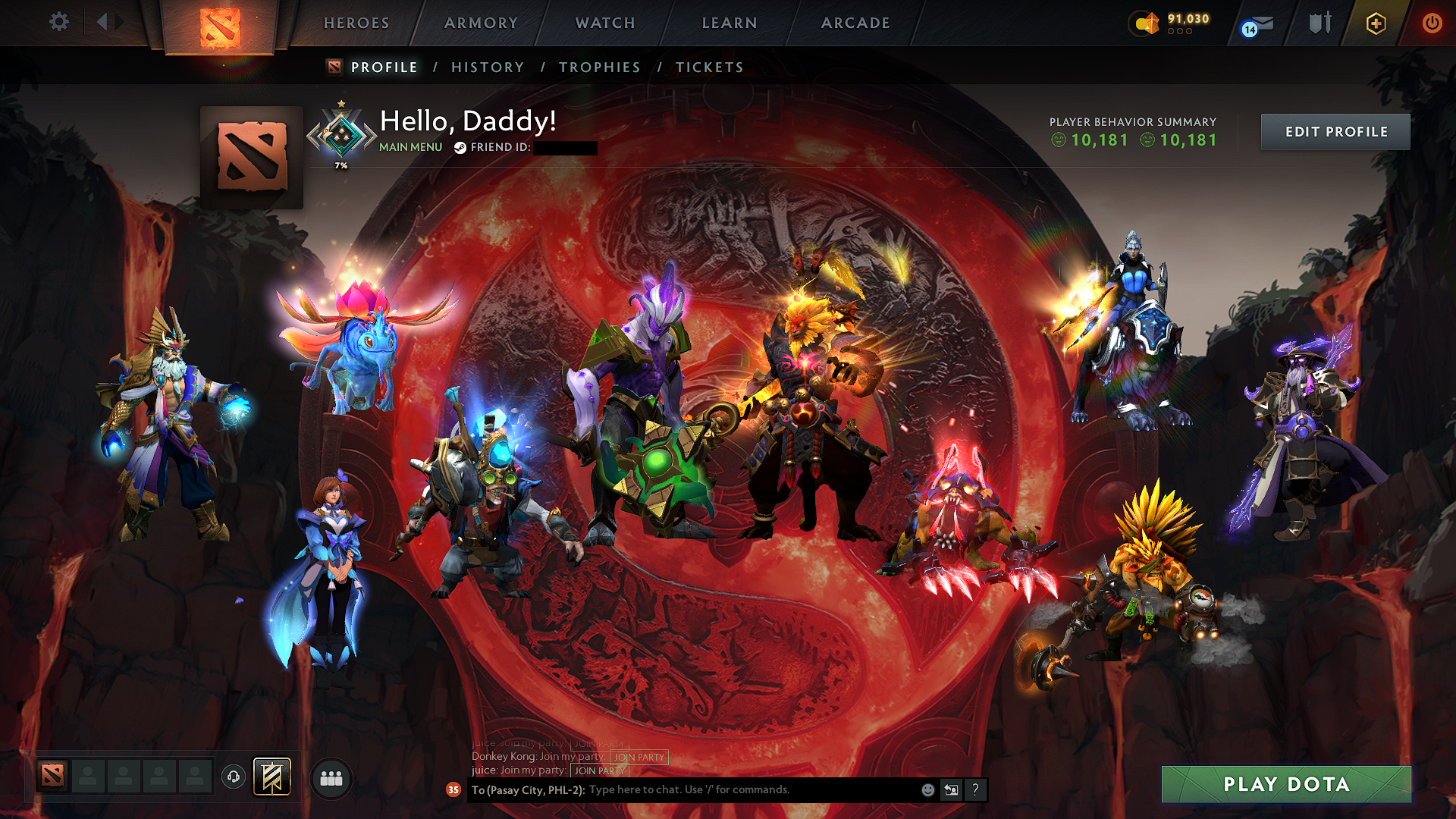Open the Arcade menu
This screenshot has height=819, width=1456.
click(x=855, y=24)
